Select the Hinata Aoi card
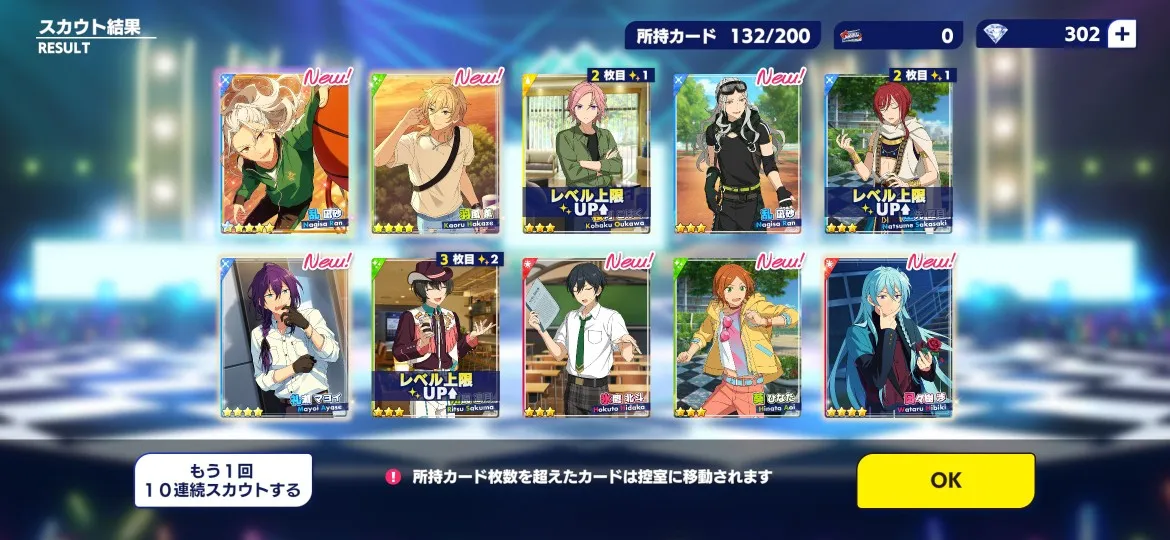This screenshot has width=1170, height=540. (737, 337)
